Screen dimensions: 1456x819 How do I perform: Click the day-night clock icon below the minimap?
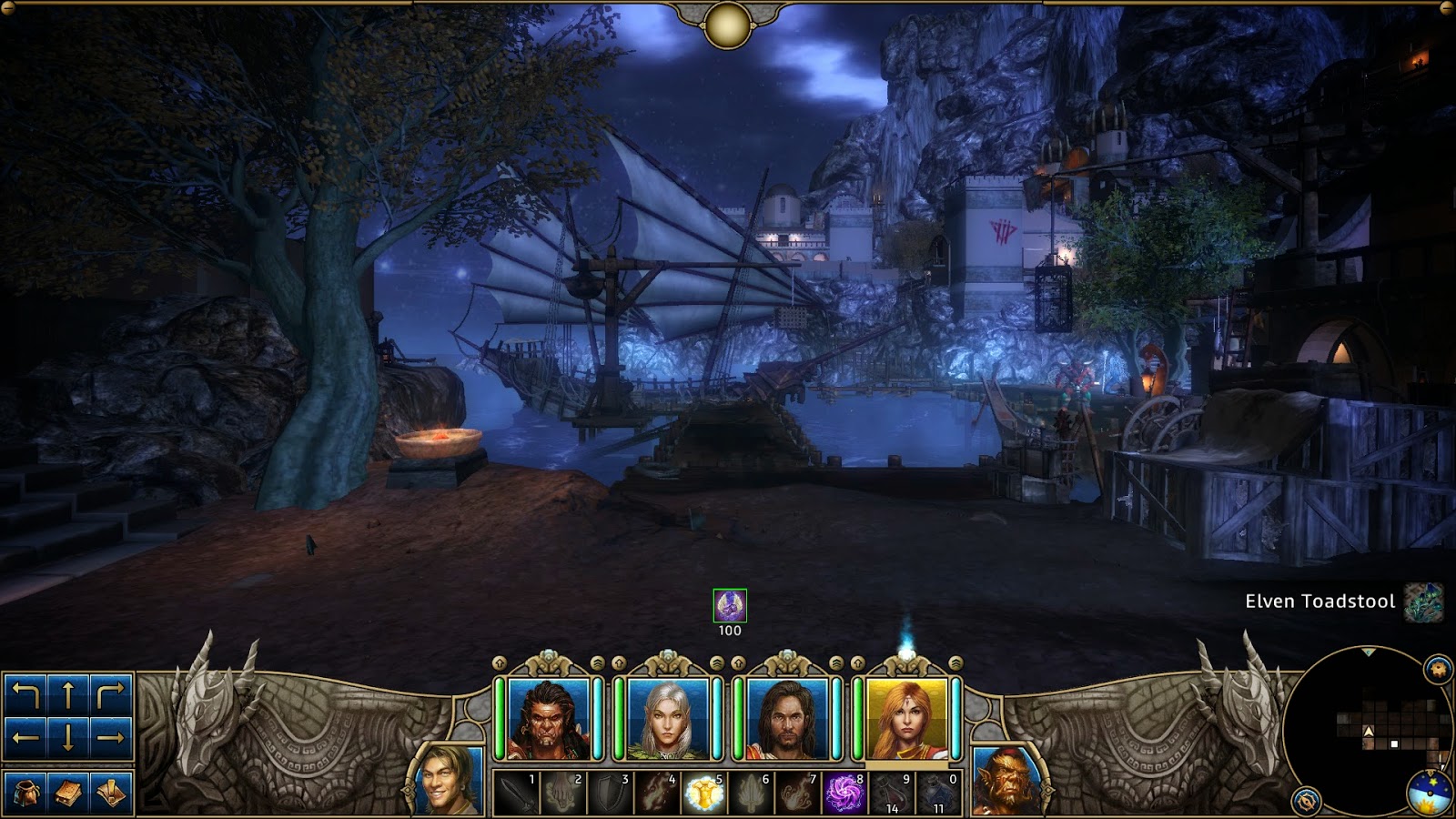(1430, 794)
